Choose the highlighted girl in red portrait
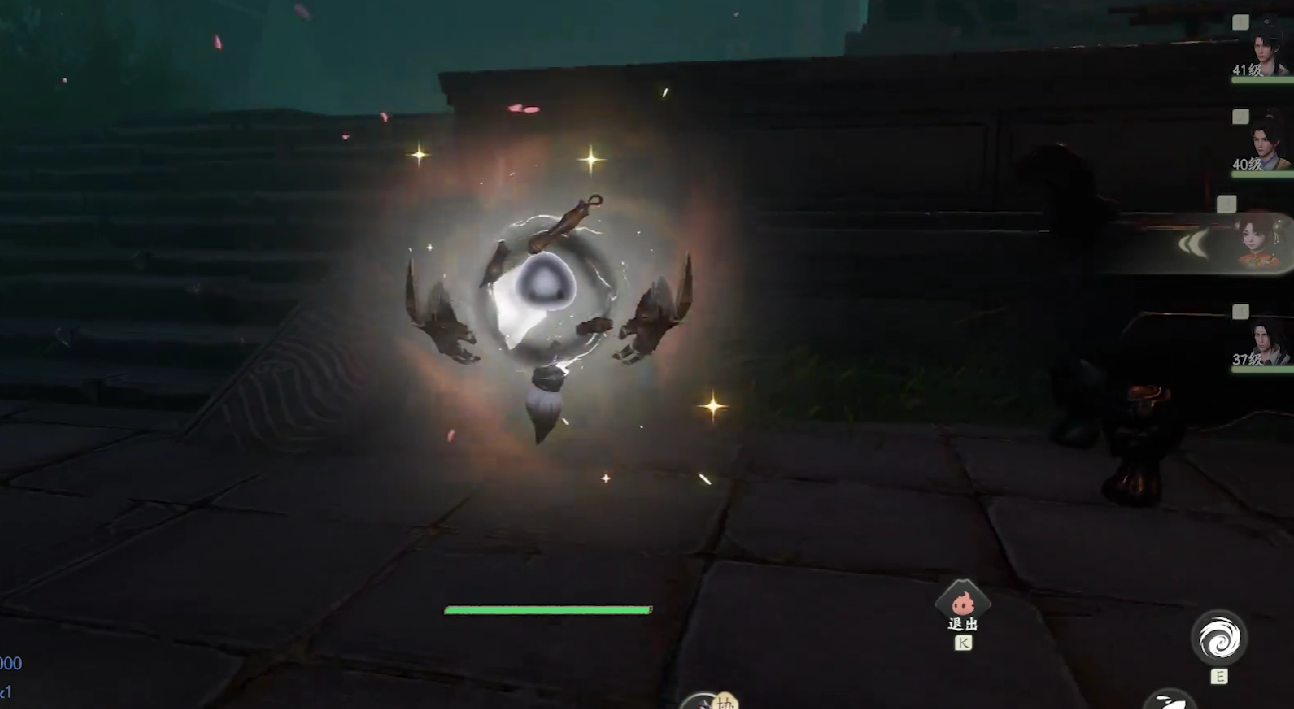Image resolution: width=1294 pixels, height=709 pixels. [x=1259, y=243]
